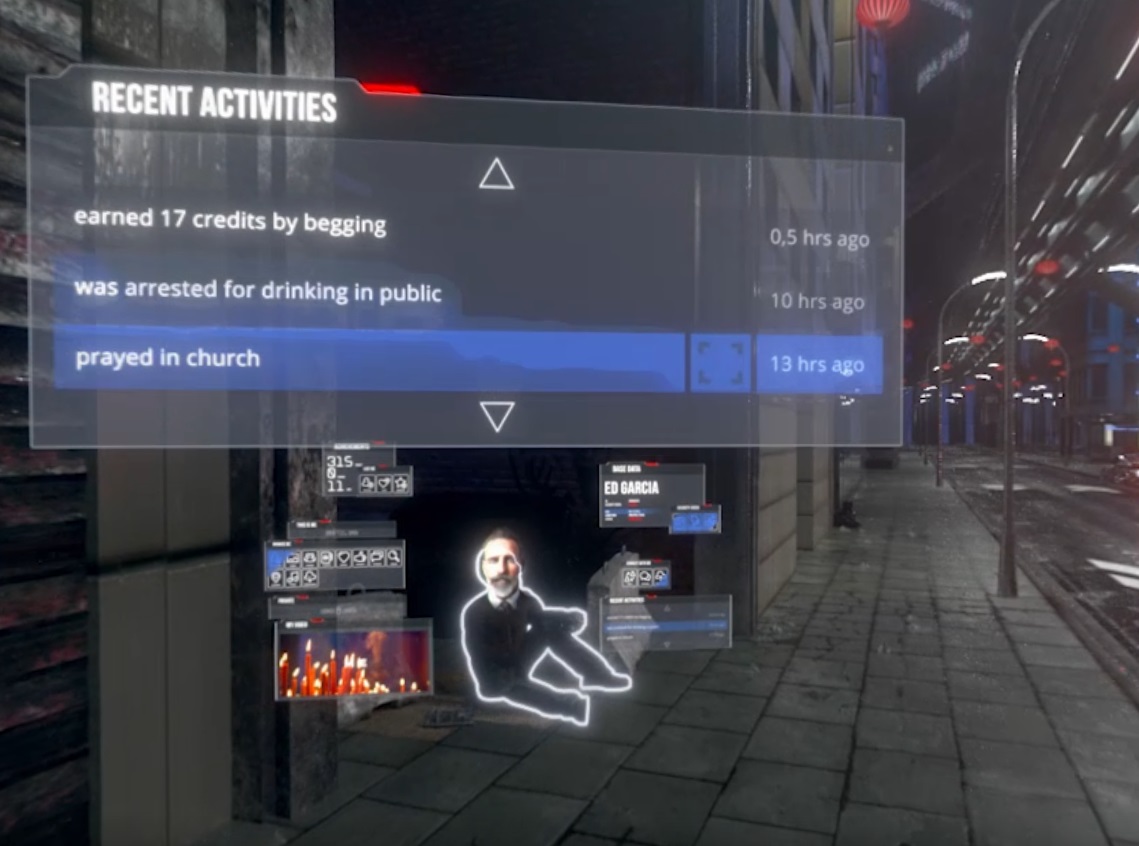This screenshot has width=1139, height=846.
Task: Open the candle video thumbnail
Action: point(354,658)
